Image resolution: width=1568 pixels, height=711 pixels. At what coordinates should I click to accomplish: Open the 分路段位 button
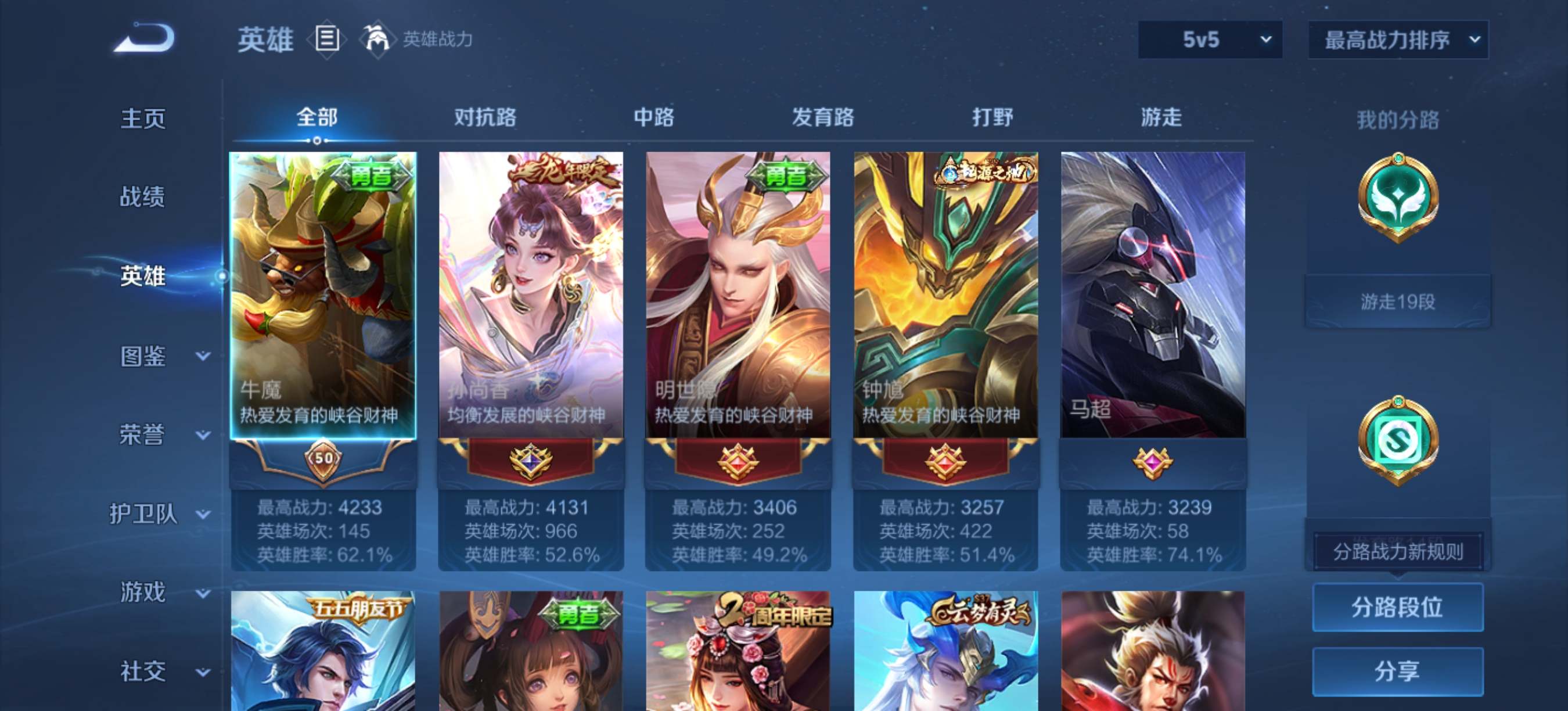1398,608
